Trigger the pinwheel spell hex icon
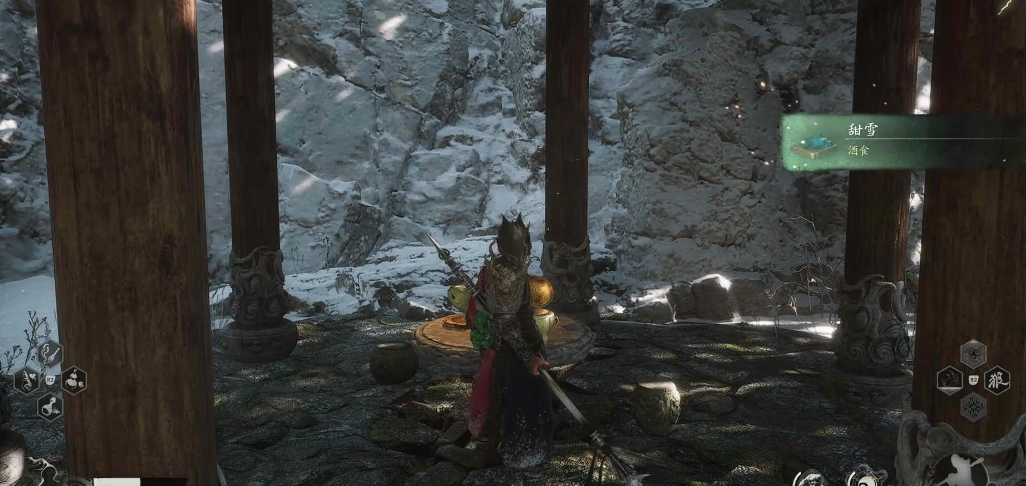The width and height of the screenshot is (1026, 486). click(973, 353)
